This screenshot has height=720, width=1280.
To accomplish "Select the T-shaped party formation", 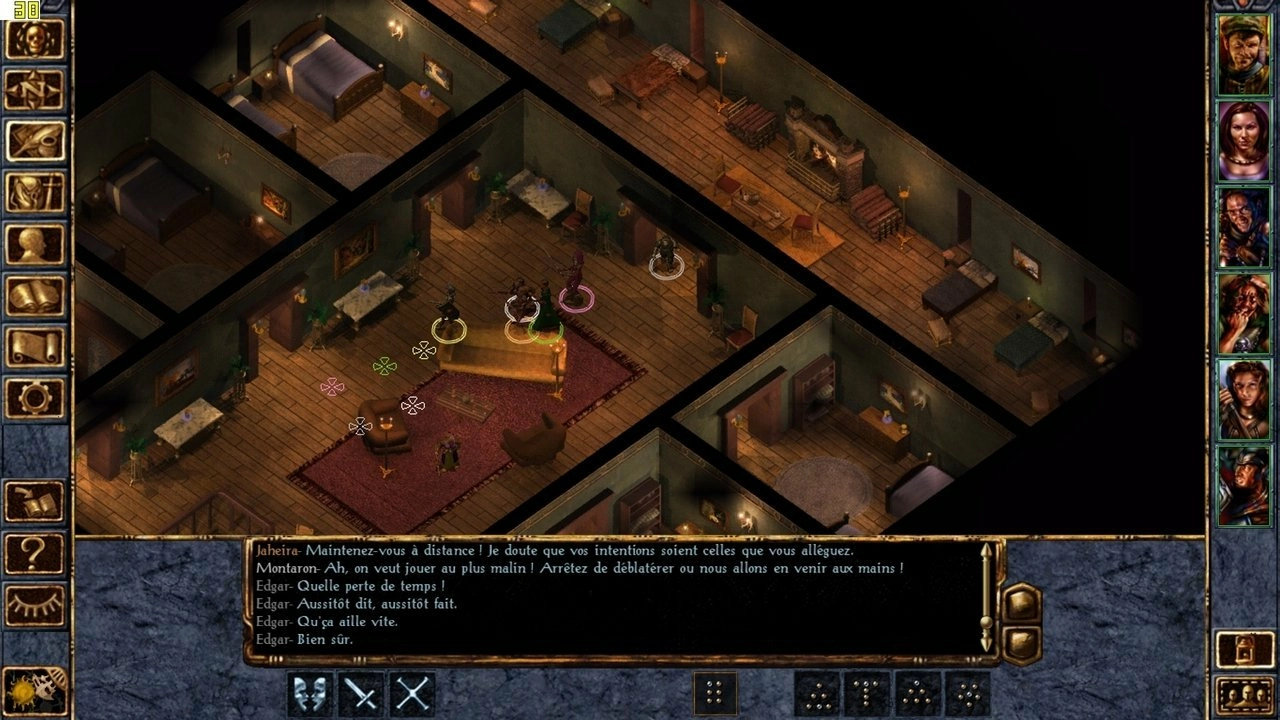I will point(868,693).
